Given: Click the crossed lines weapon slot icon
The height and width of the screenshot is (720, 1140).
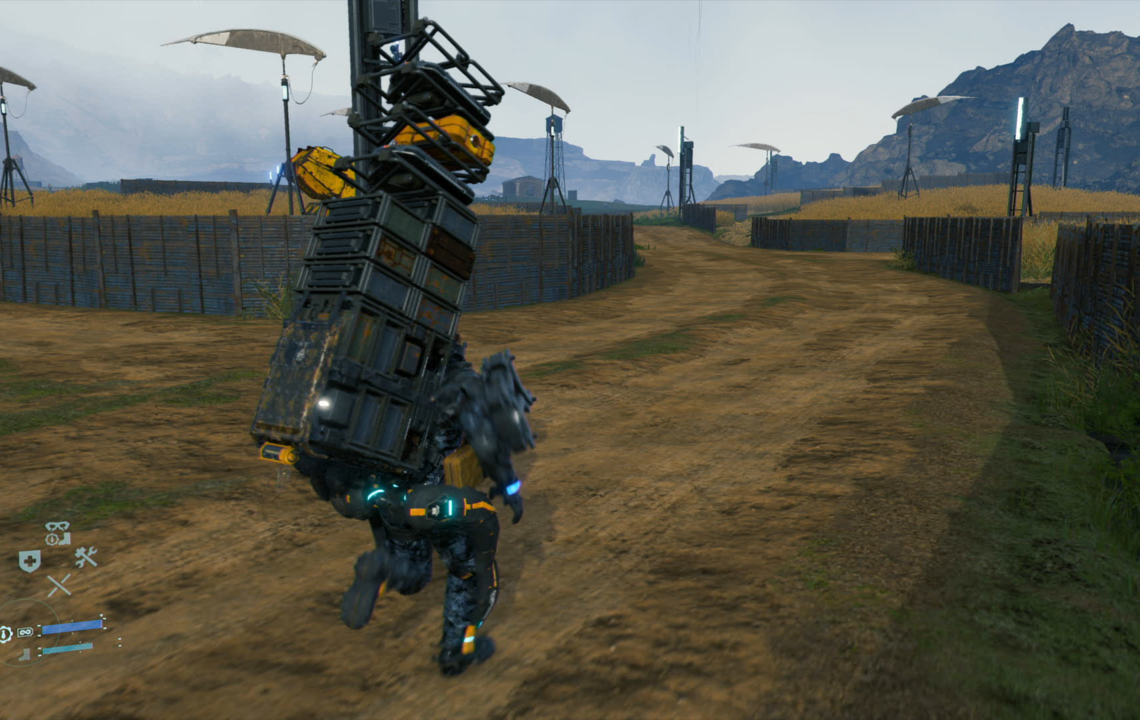Looking at the screenshot, I should click(x=59, y=585).
